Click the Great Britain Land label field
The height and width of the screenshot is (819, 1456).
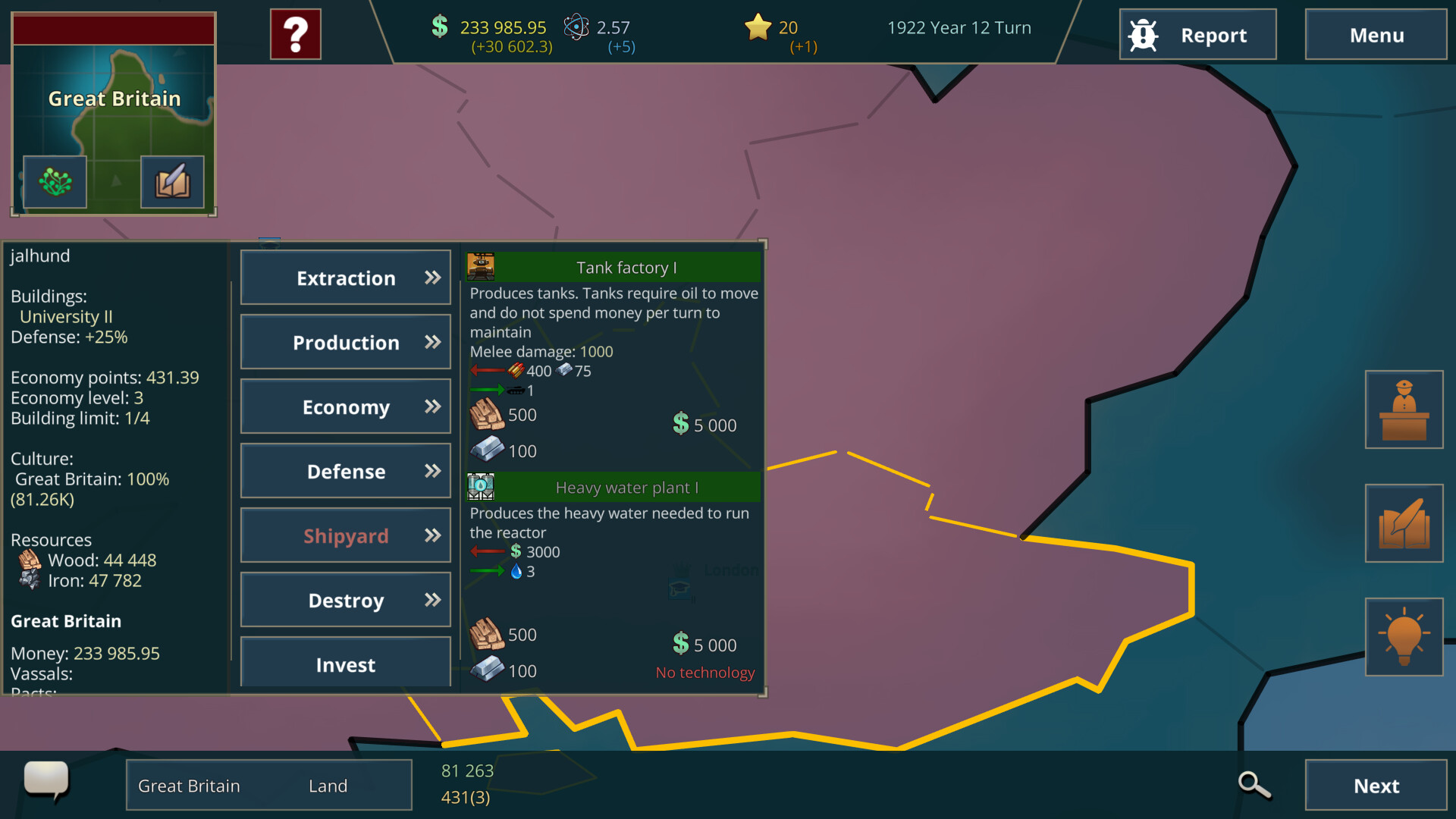(268, 785)
